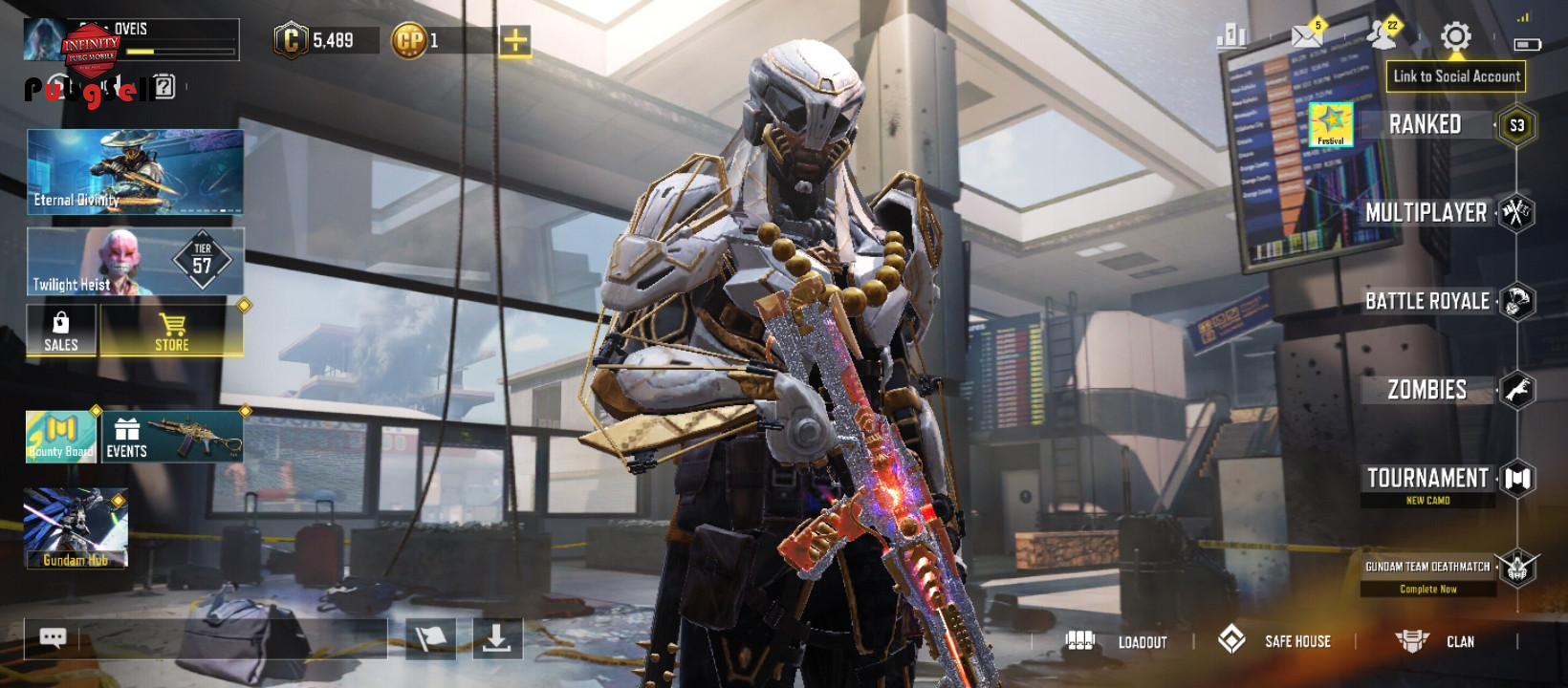
Task: Open the Bounty Board
Action: tap(60, 437)
